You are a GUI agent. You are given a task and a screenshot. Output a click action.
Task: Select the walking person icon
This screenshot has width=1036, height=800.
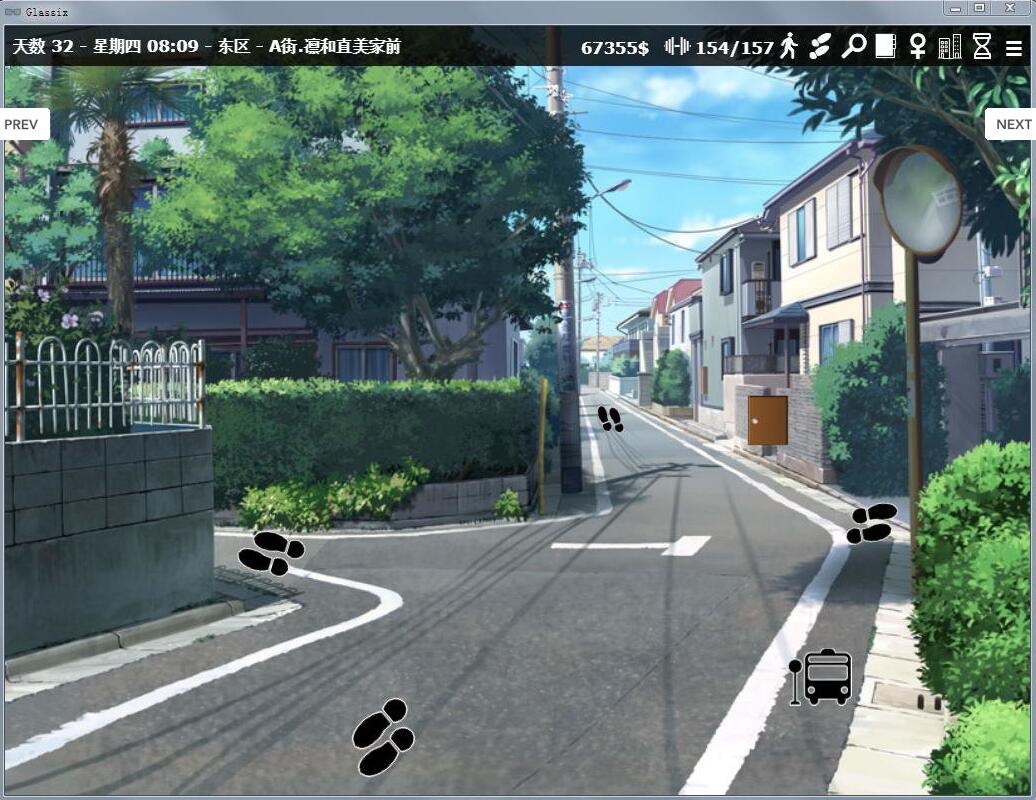click(x=789, y=46)
